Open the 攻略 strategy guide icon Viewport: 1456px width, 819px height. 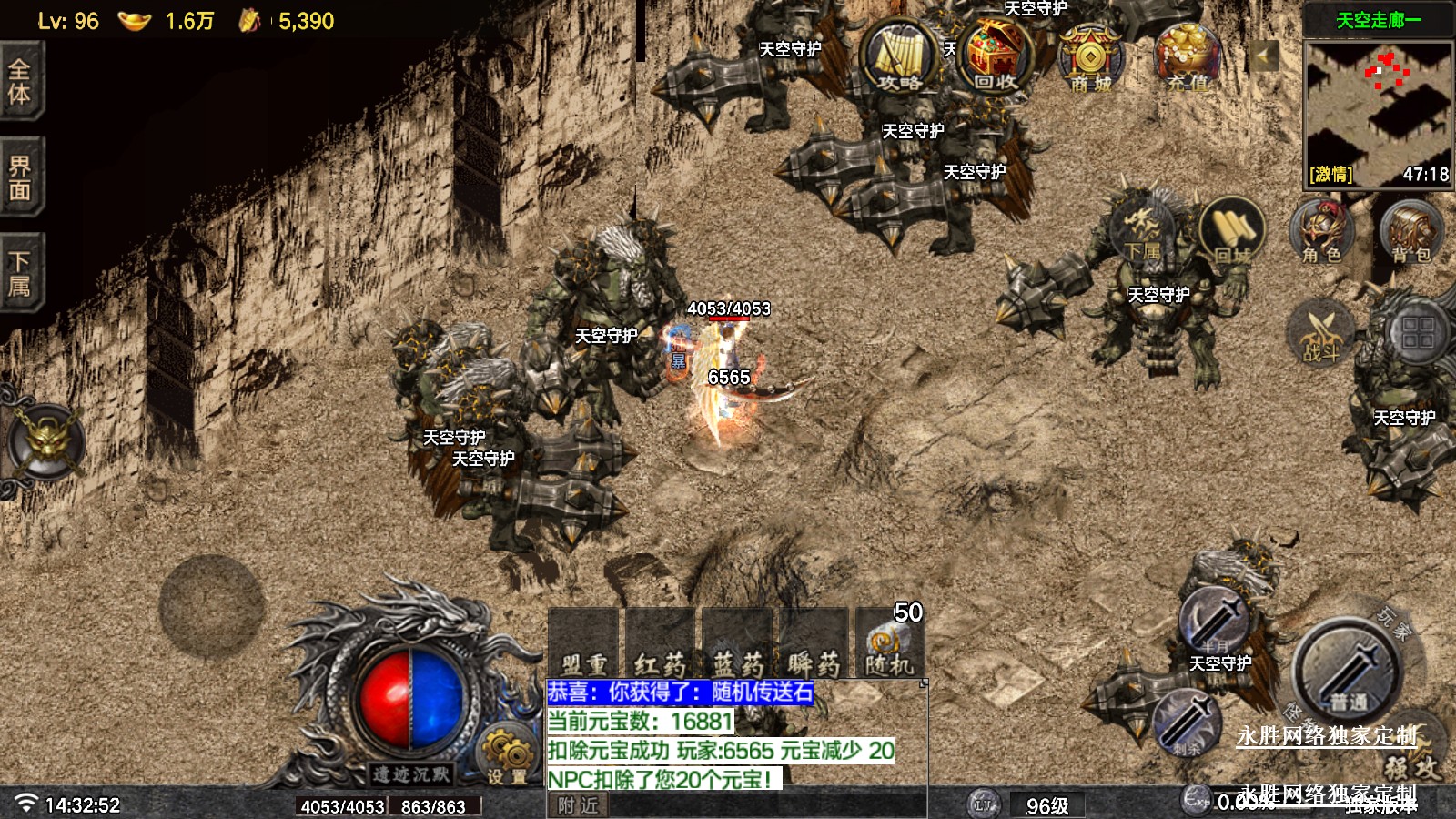pyautogui.click(x=898, y=57)
